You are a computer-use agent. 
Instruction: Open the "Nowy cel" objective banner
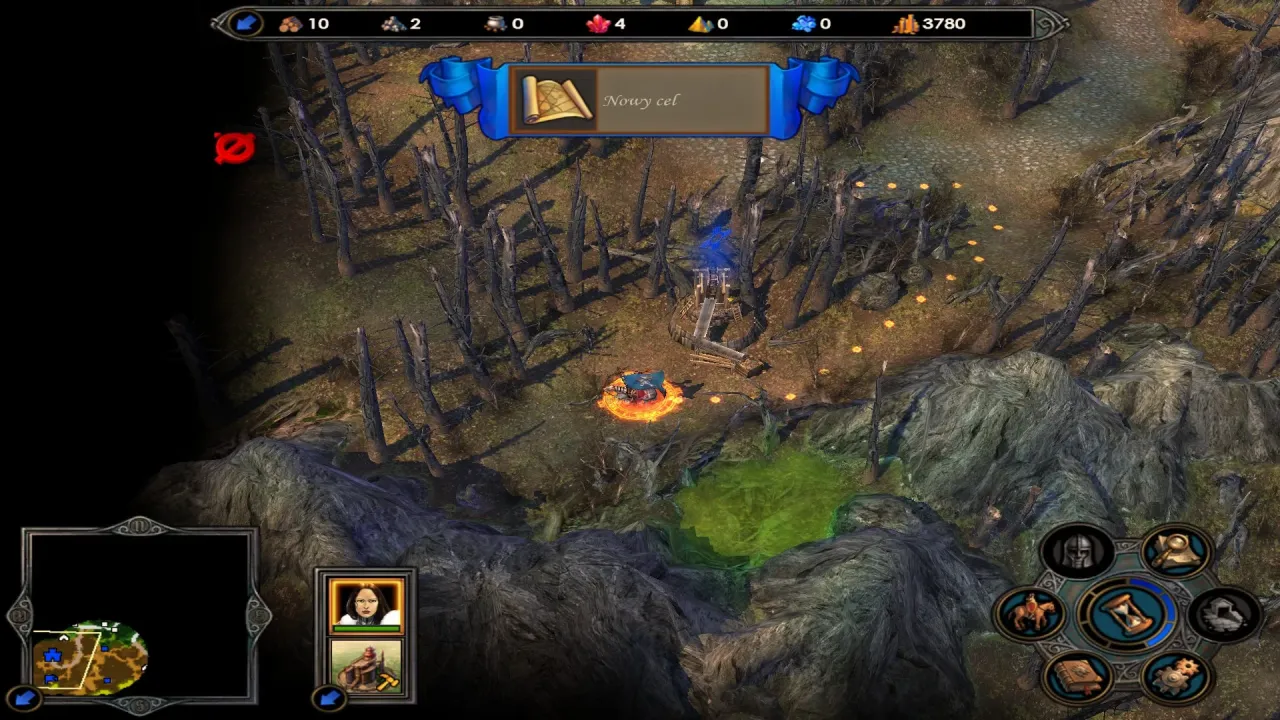tap(640, 101)
